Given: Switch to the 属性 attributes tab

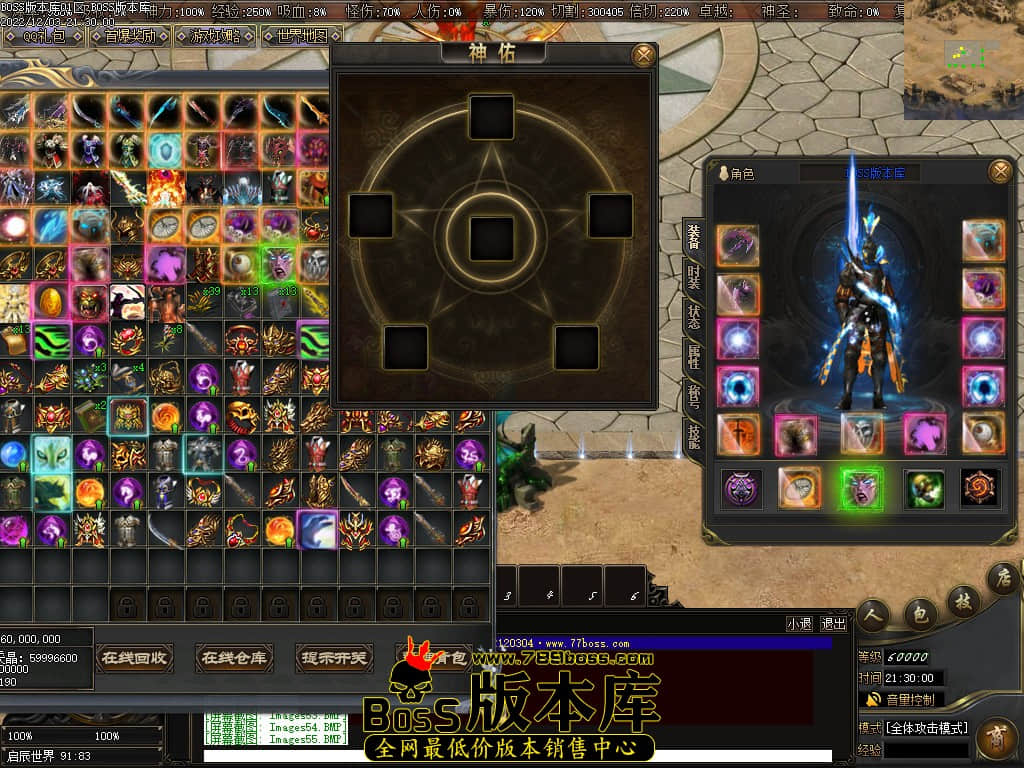Looking at the screenshot, I should coord(693,357).
